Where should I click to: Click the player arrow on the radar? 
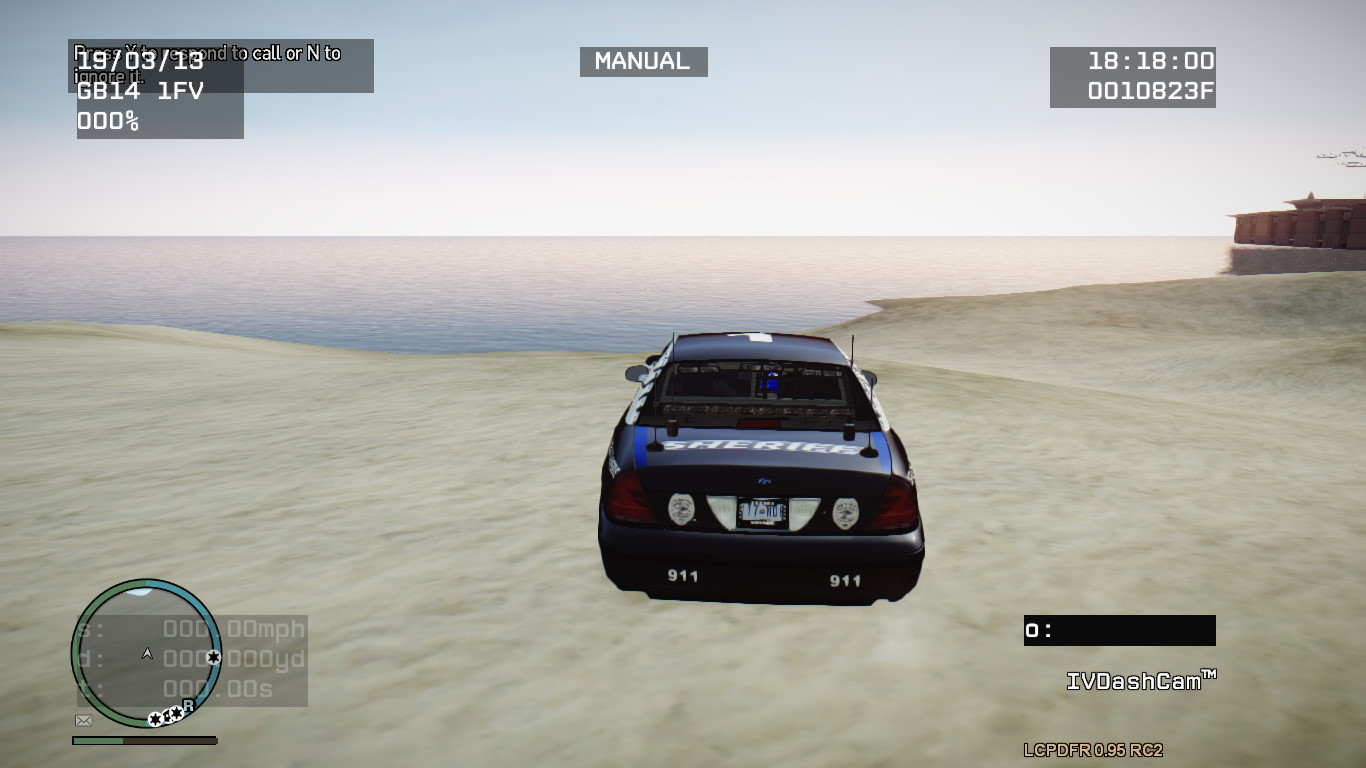(x=148, y=653)
